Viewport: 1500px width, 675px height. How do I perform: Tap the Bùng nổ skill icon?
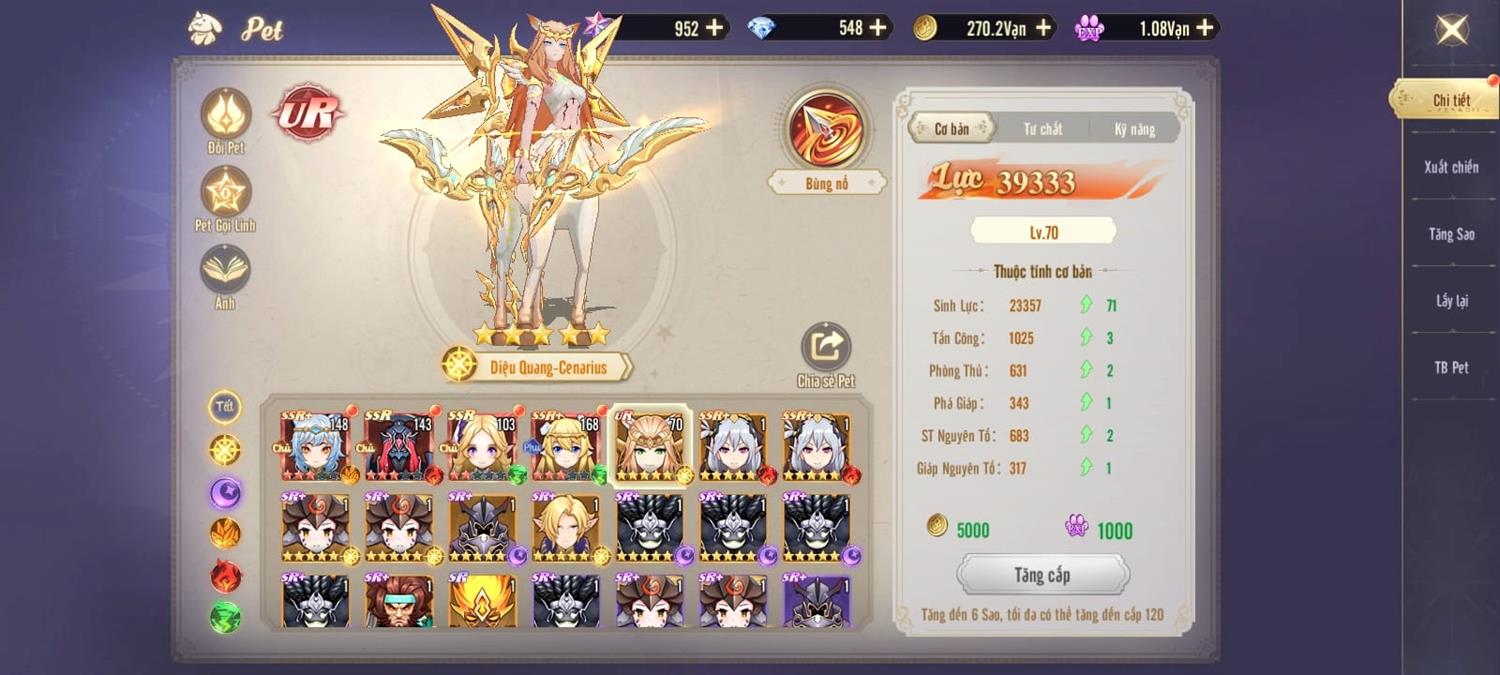pyautogui.click(x=826, y=131)
